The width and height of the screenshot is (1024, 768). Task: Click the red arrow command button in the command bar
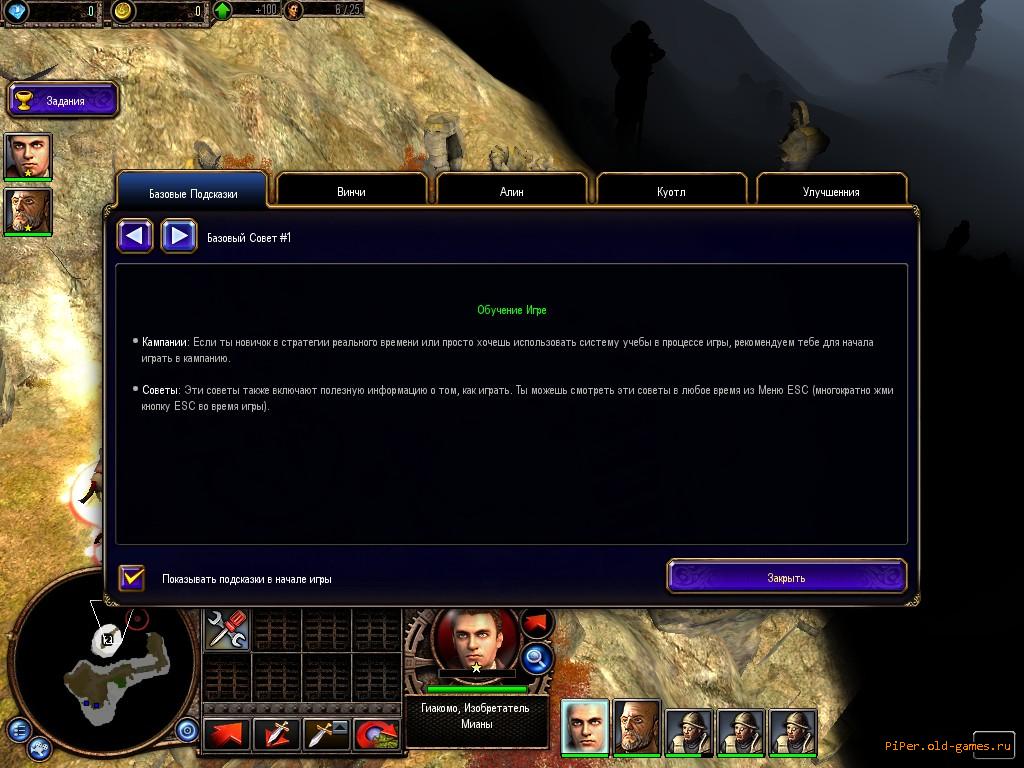226,735
